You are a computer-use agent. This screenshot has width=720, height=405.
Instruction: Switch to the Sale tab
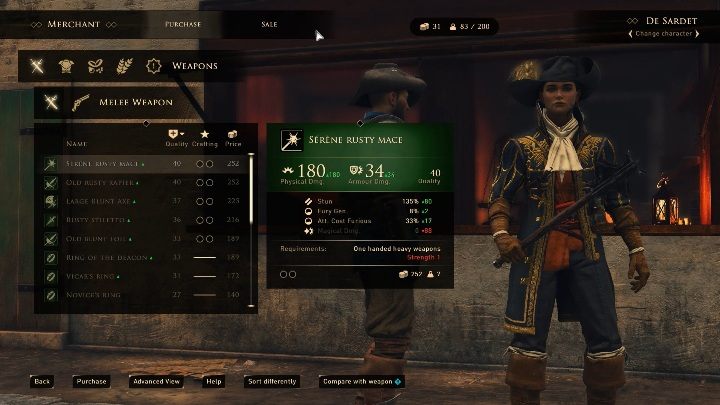tap(269, 24)
